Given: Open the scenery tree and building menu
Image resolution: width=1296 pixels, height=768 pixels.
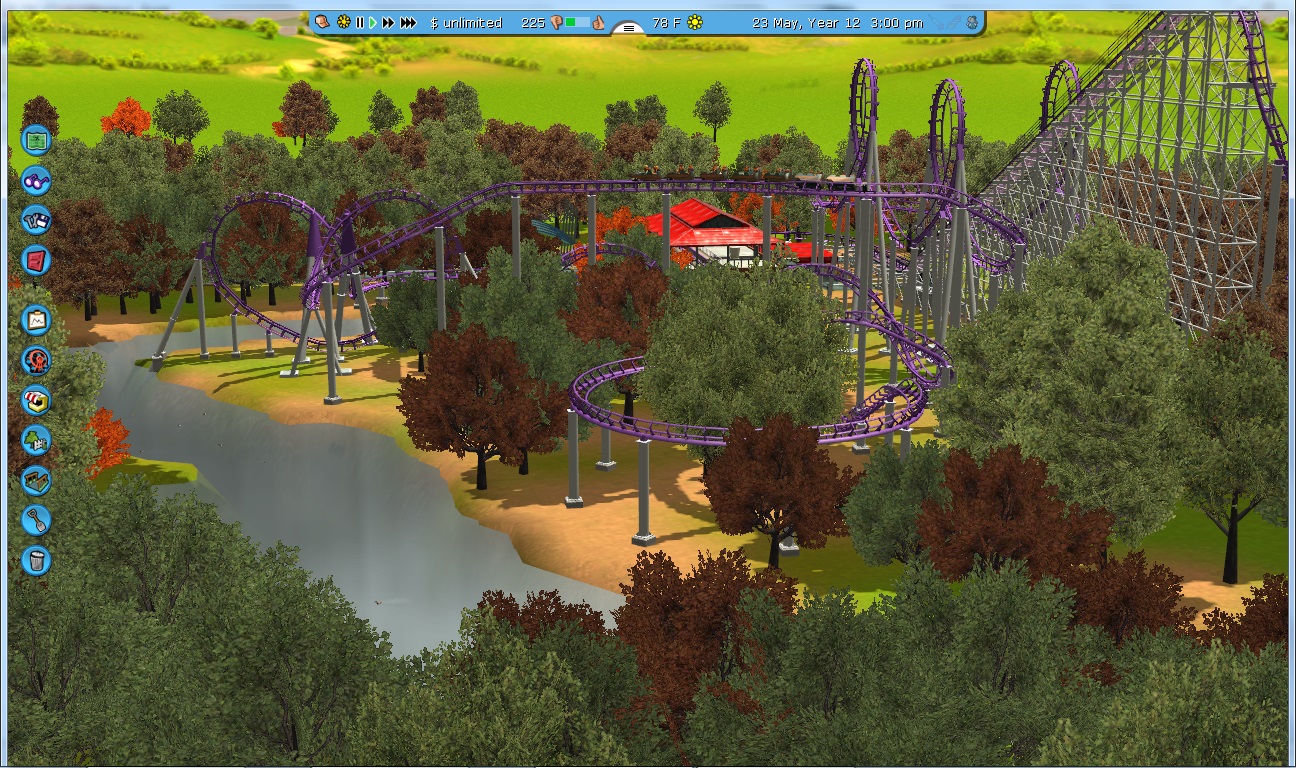Looking at the screenshot, I should point(36,440).
